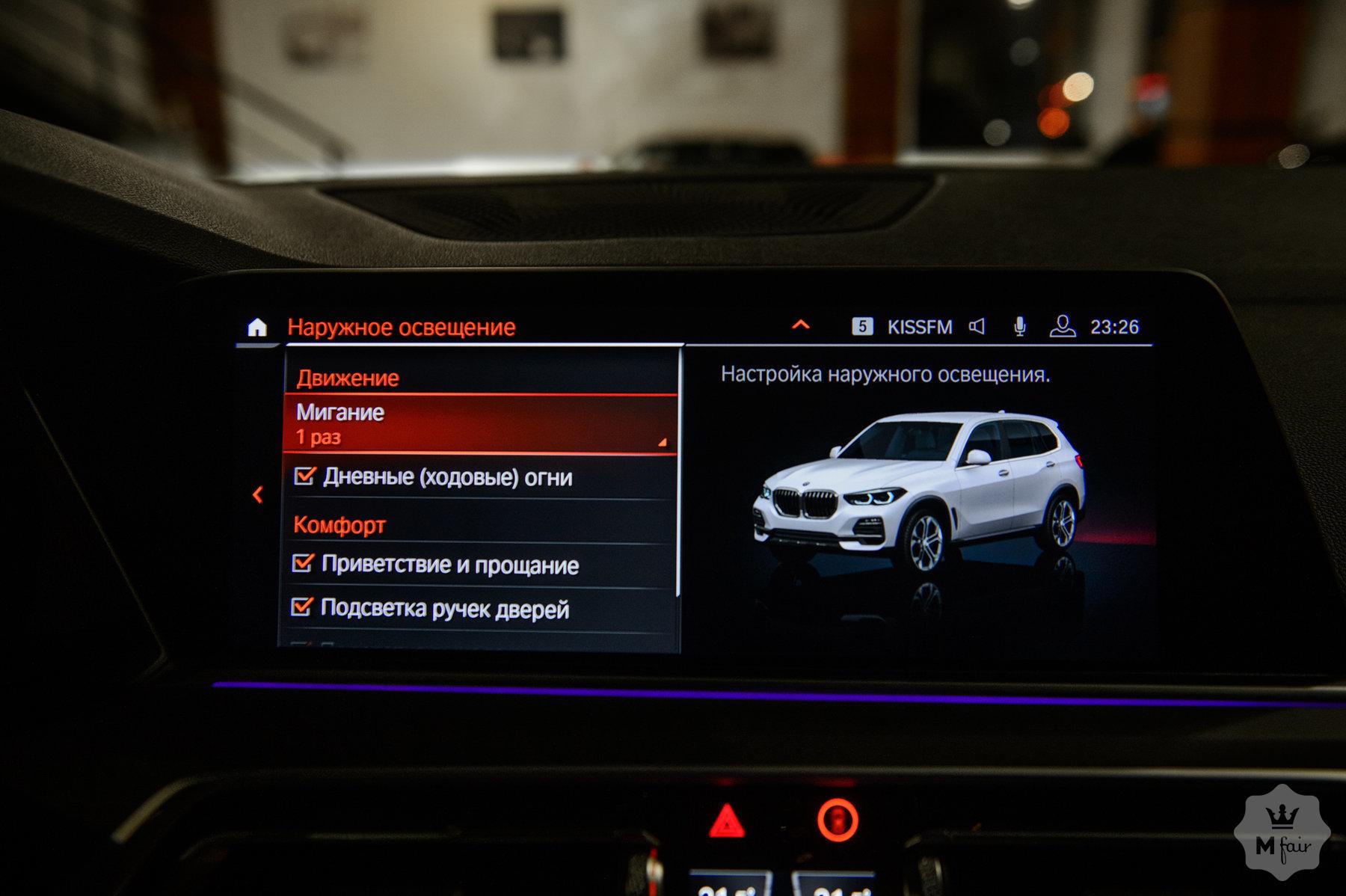Screen dimensions: 1346x896
Task: Disable the Дневные (ходовые) огни checkbox
Action: pyautogui.click(x=303, y=476)
